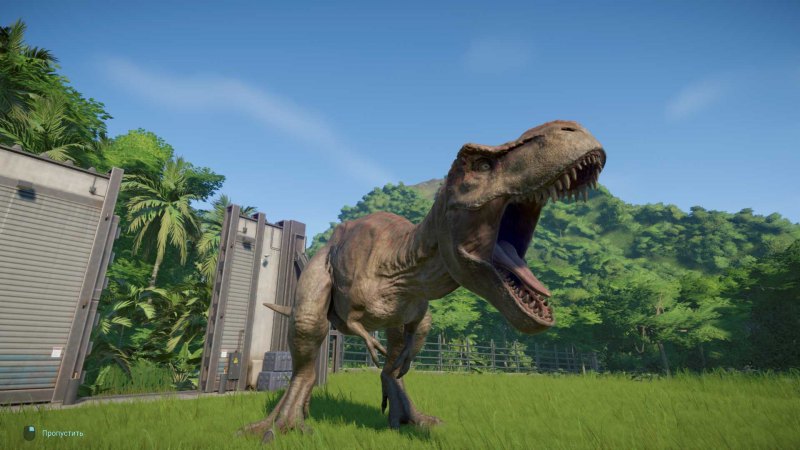Skip the cutscene via the Пропустить label
Screen dimensions: 800x450
[62, 433]
